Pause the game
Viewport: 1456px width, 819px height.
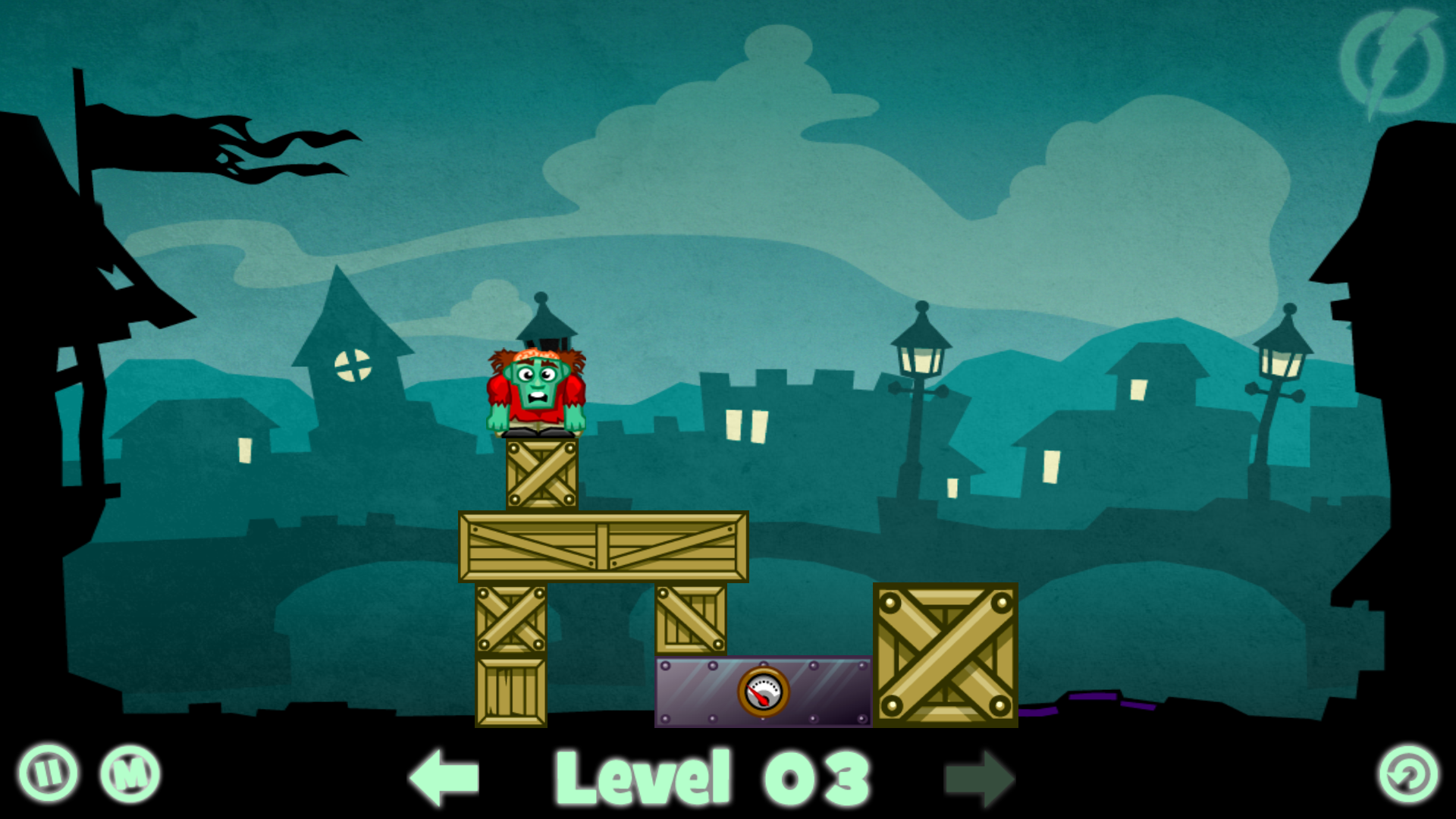47,773
